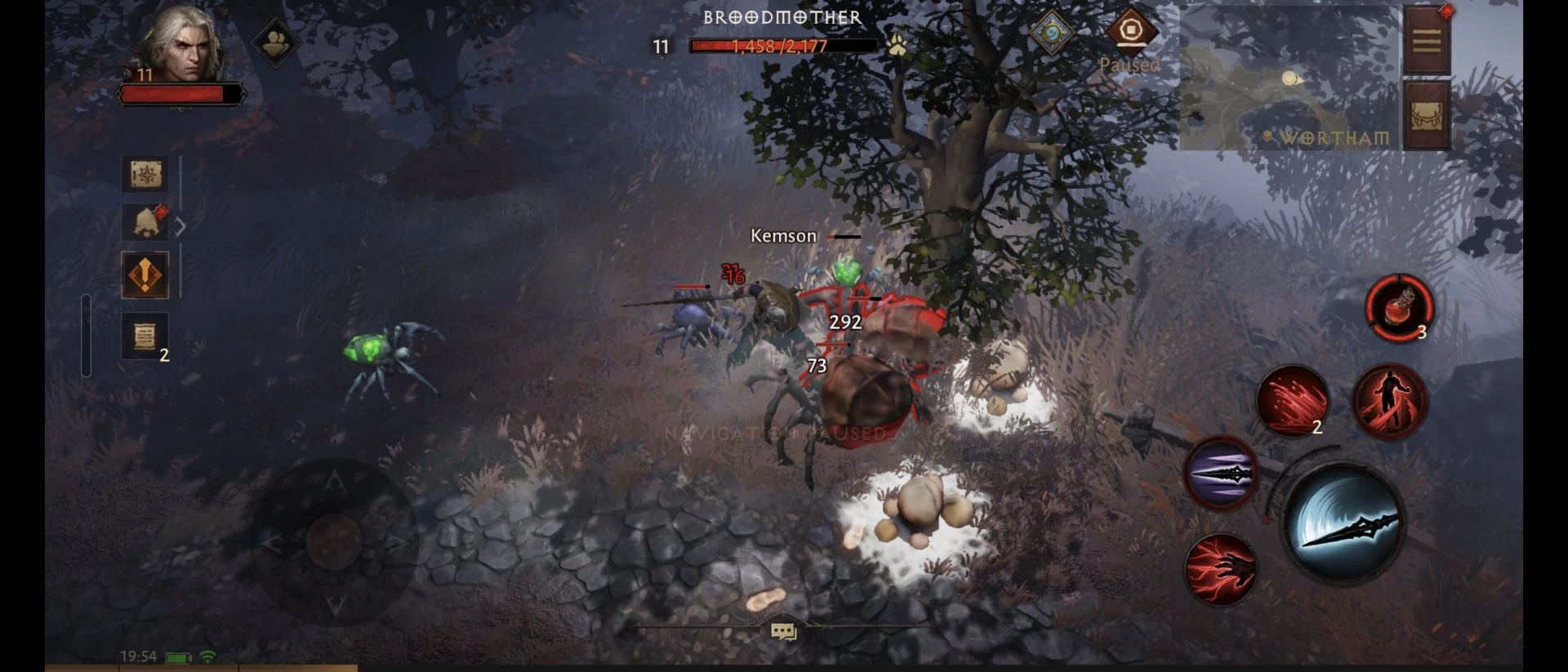Activate the red slashes skill
1568x672 pixels.
pos(1292,401)
